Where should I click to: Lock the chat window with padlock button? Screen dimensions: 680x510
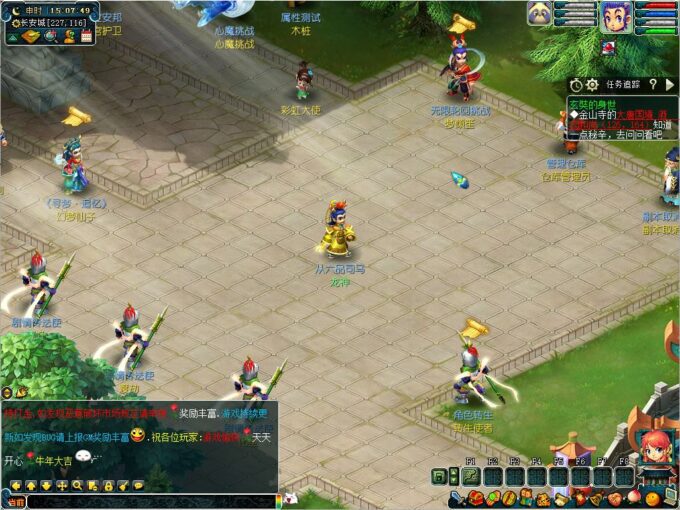point(107,485)
